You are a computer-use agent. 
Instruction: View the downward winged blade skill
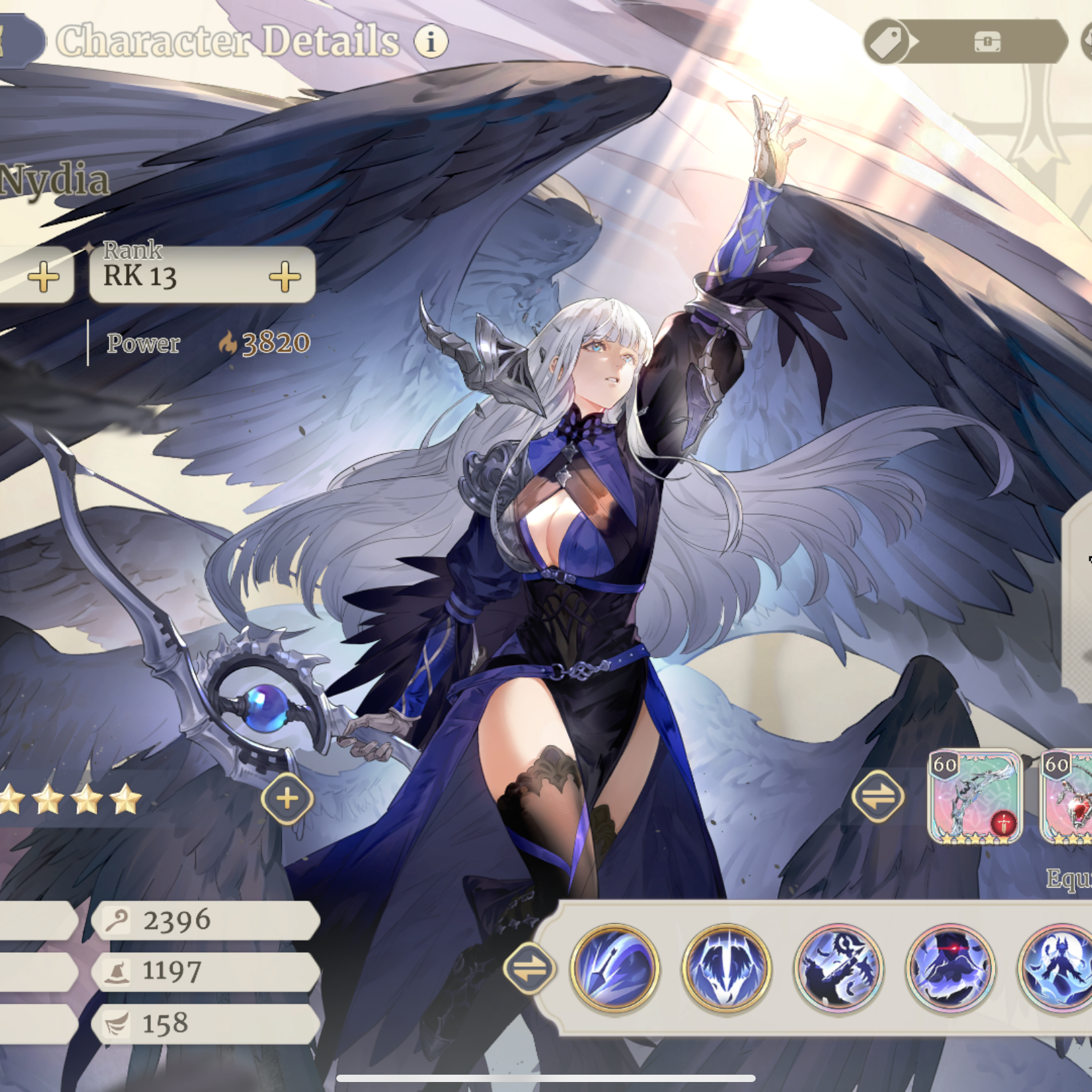click(726, 967)
